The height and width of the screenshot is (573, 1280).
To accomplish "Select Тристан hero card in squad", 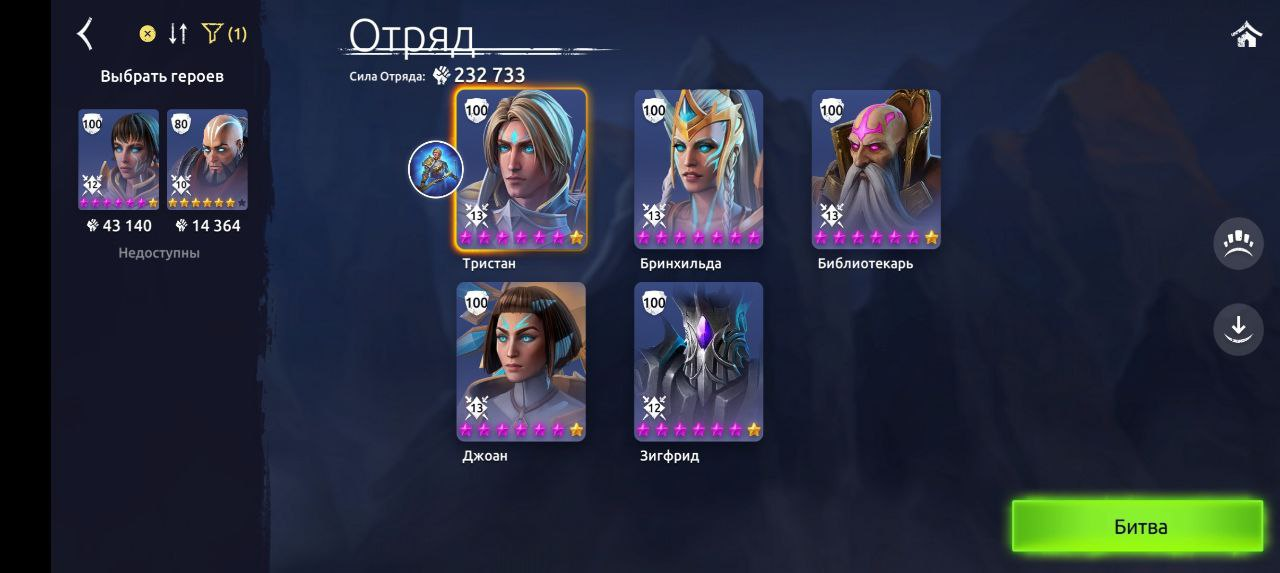I will point(521,168).
